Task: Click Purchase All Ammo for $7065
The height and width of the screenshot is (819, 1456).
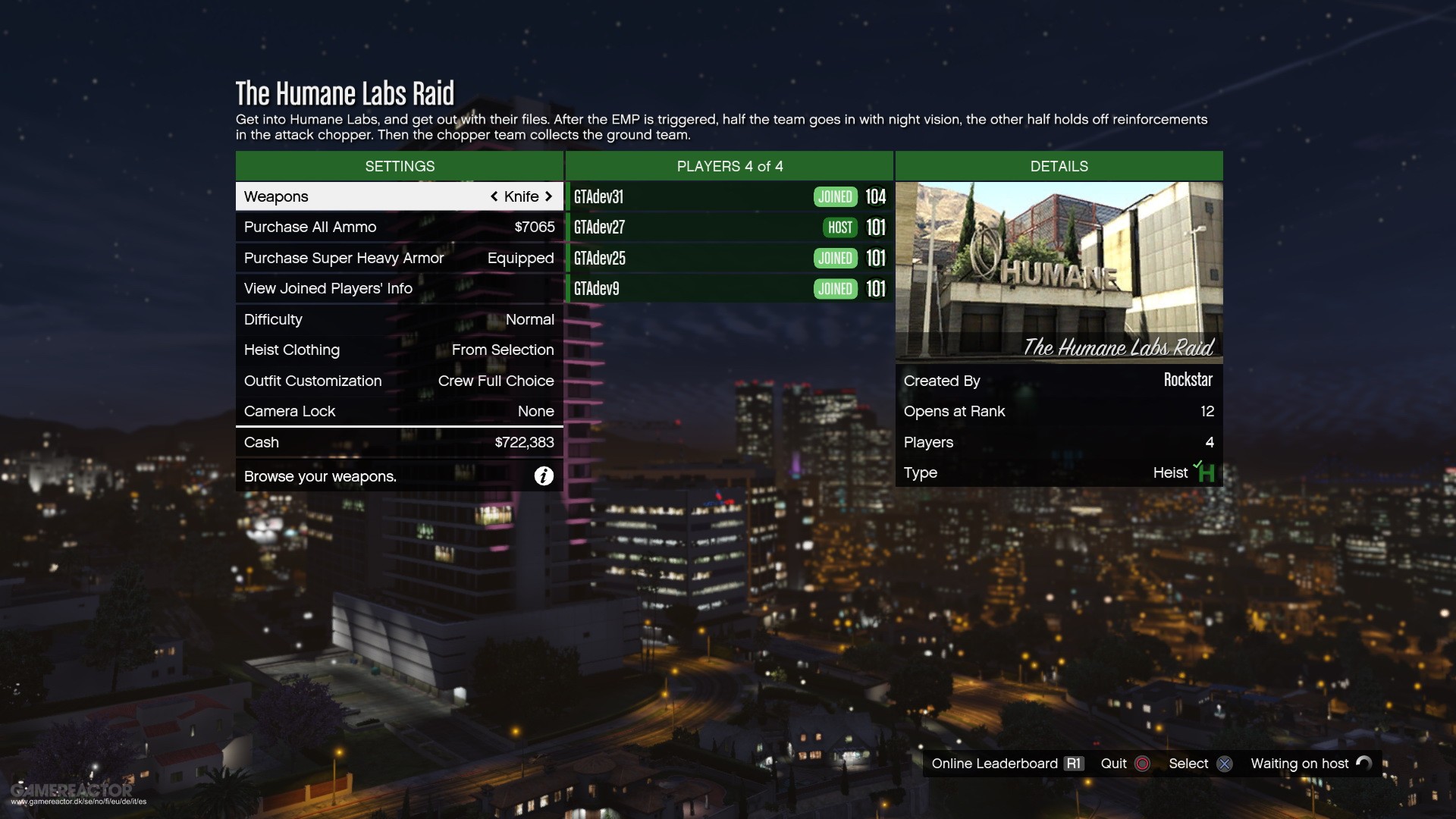Action: click(399, 227)
